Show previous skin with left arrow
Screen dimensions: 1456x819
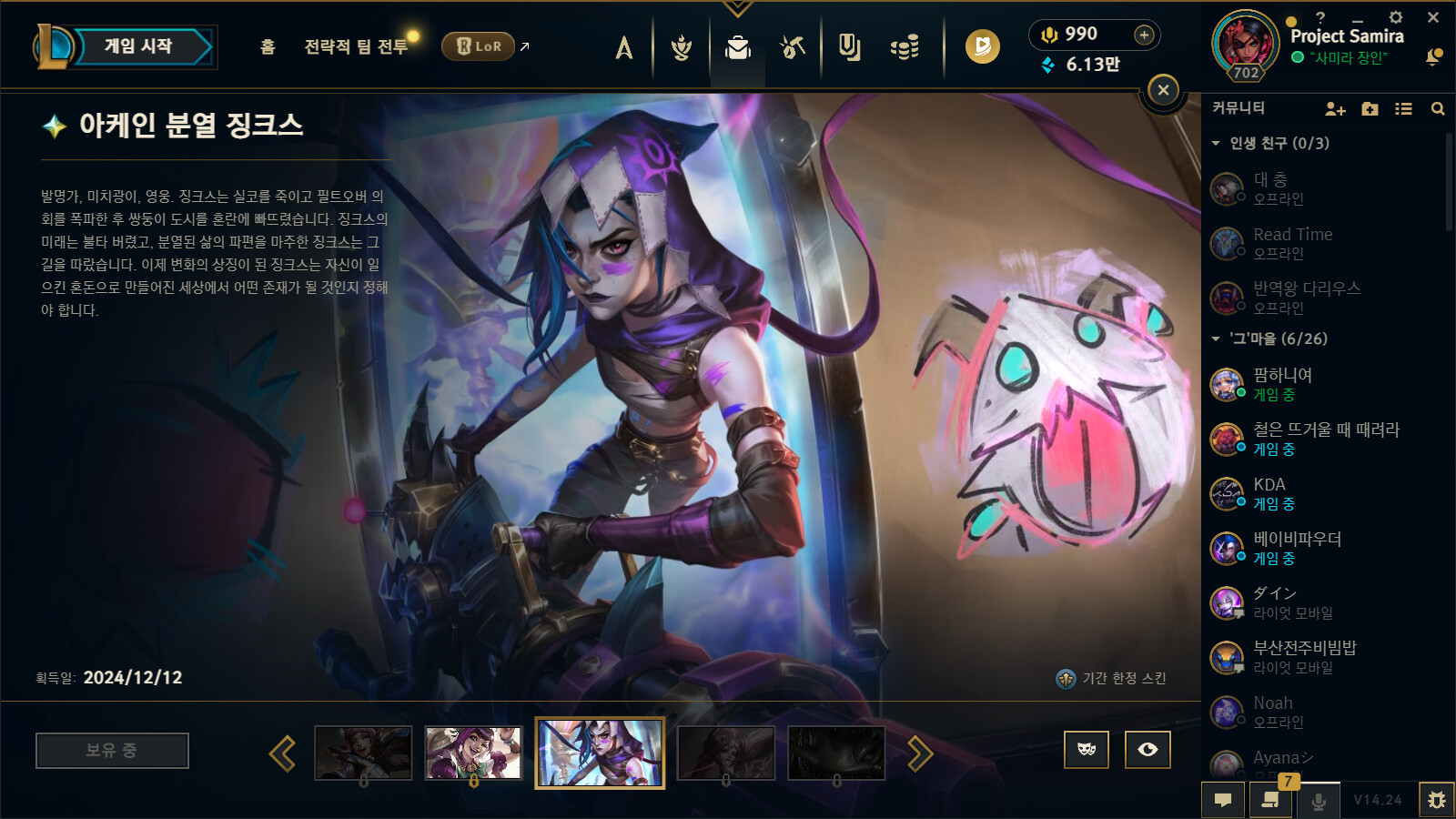282,753
